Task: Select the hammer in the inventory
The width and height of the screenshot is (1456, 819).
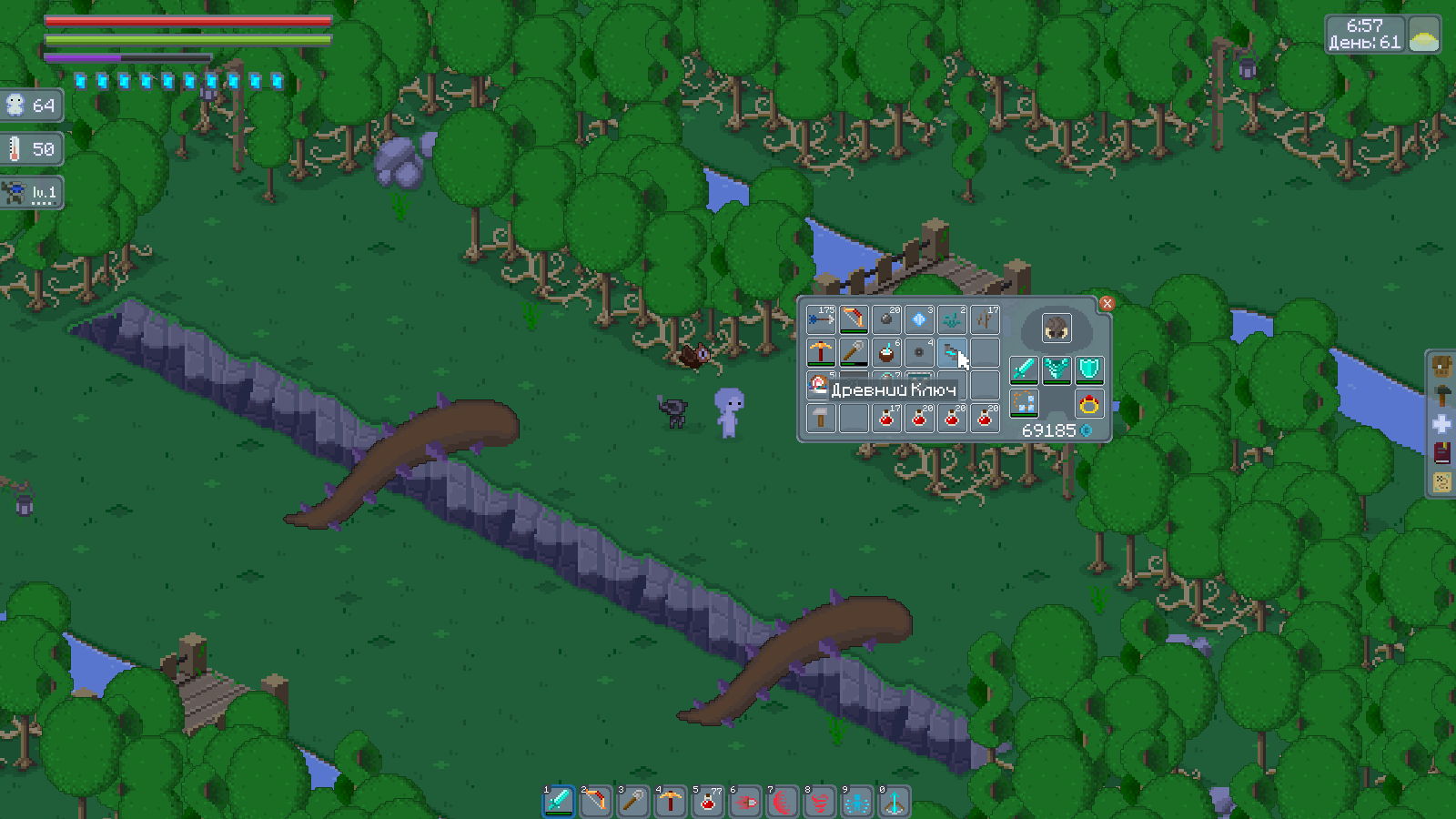Action: pyautogui.click(x=821, y=418)
